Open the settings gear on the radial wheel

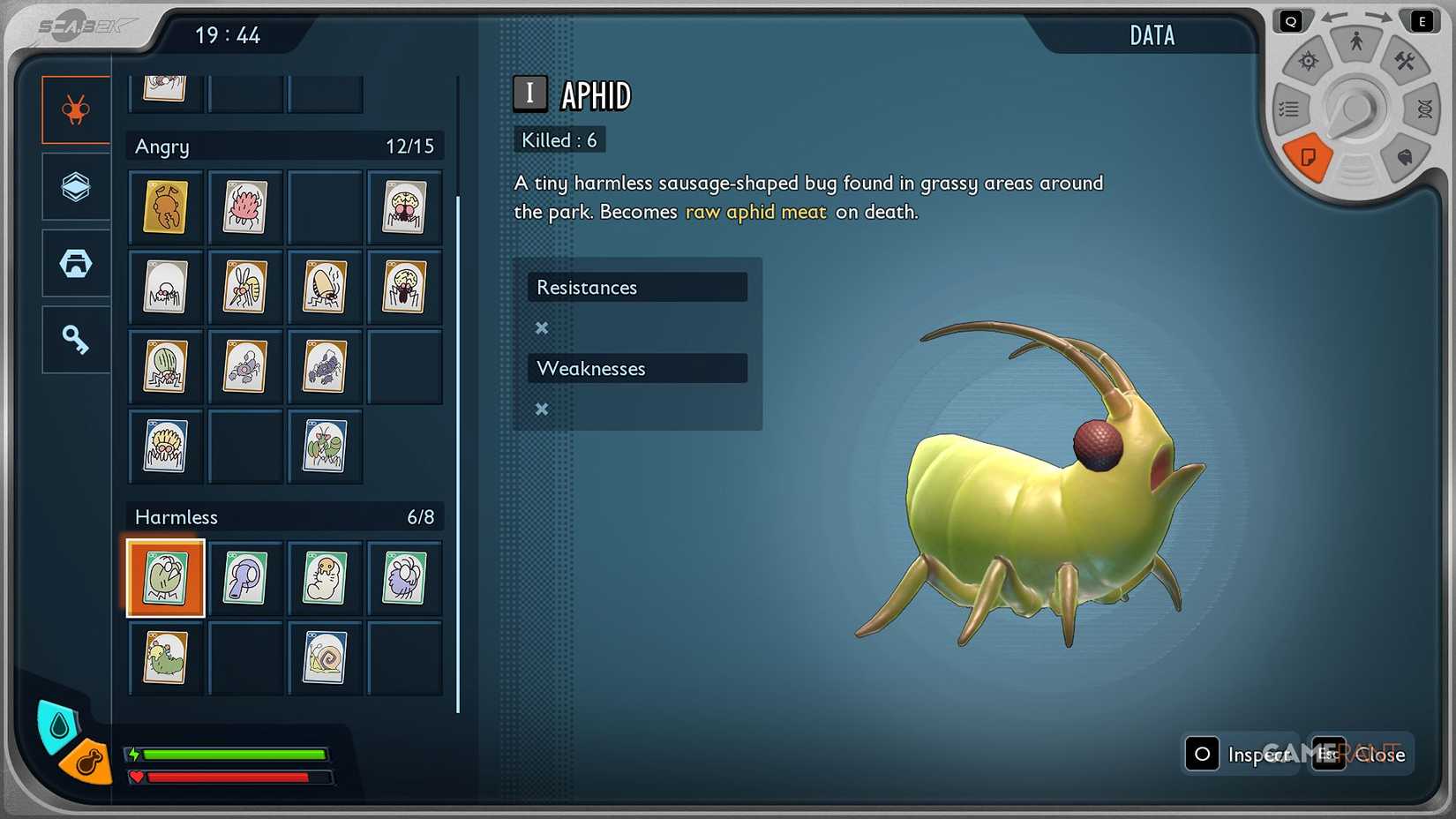click(x=1309, y=62)
